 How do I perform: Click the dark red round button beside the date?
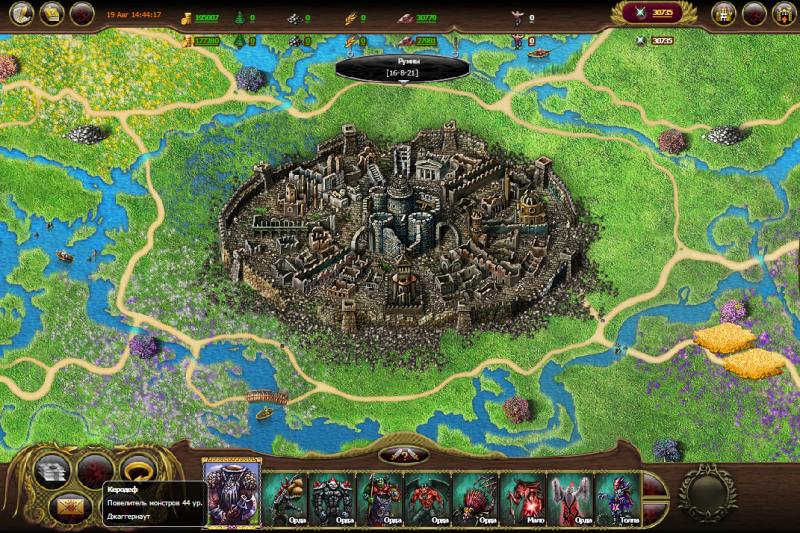tap(83, 13)
